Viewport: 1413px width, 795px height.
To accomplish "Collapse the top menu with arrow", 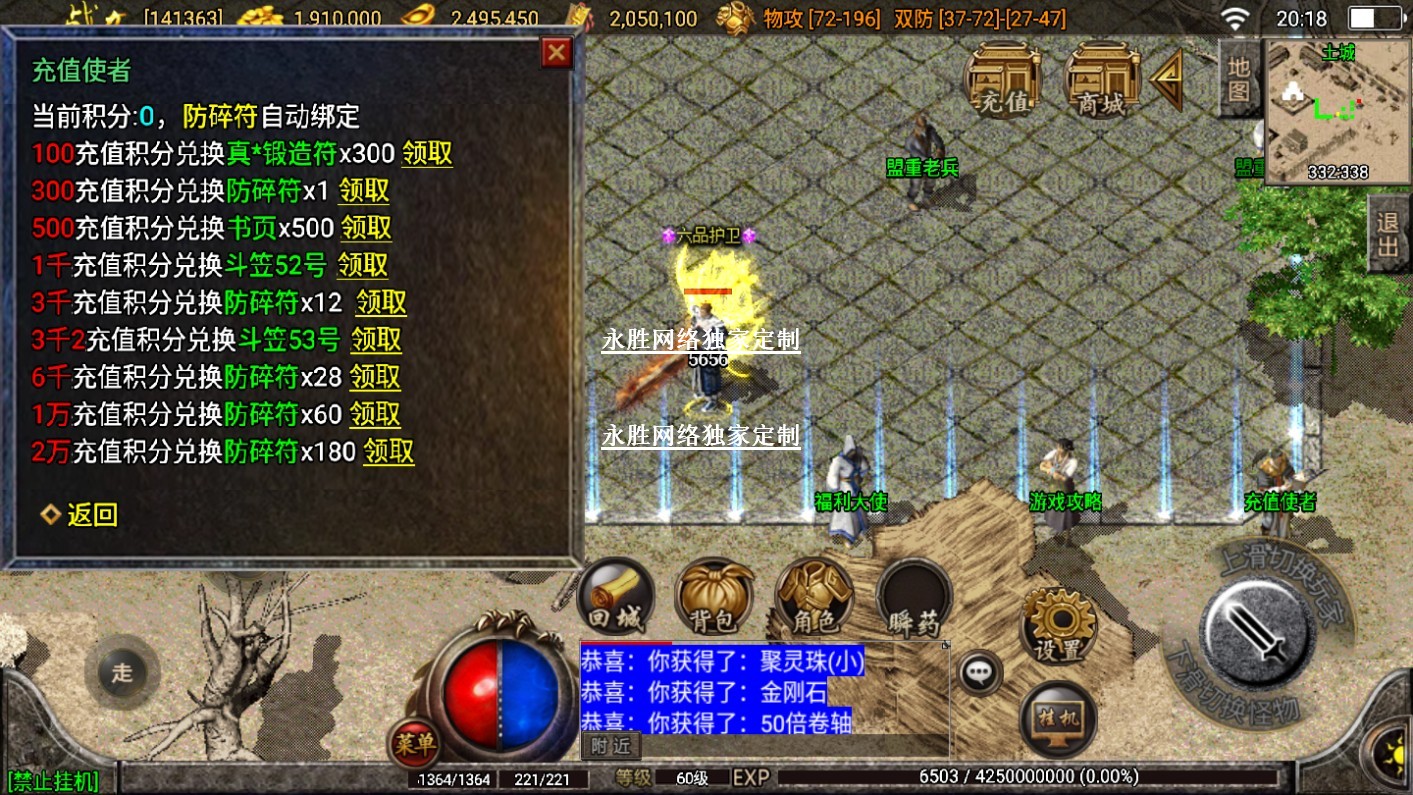I will (1168, 80).
